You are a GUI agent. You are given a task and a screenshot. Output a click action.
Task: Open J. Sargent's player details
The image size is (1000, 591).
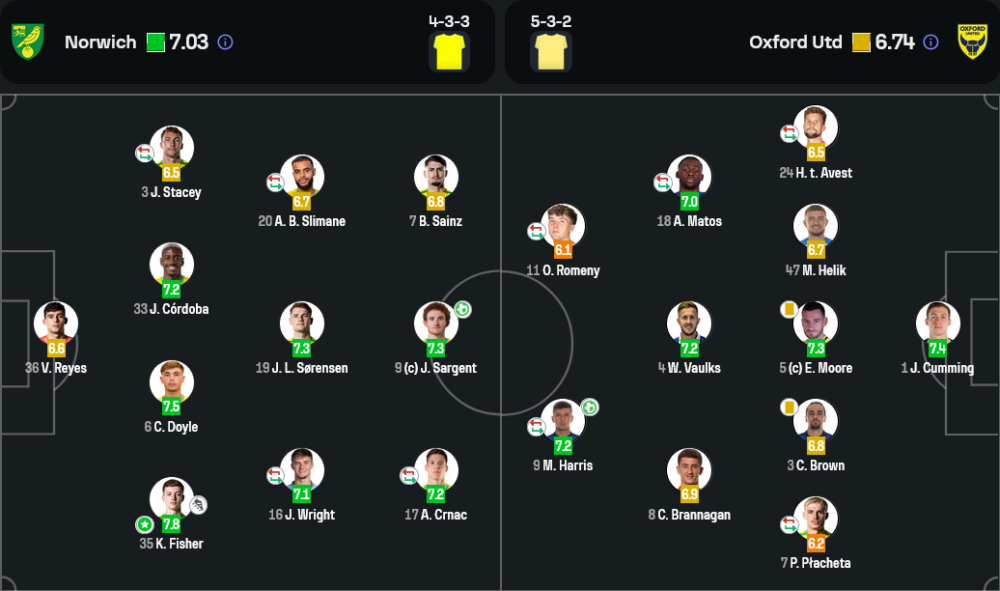point(436,324)
